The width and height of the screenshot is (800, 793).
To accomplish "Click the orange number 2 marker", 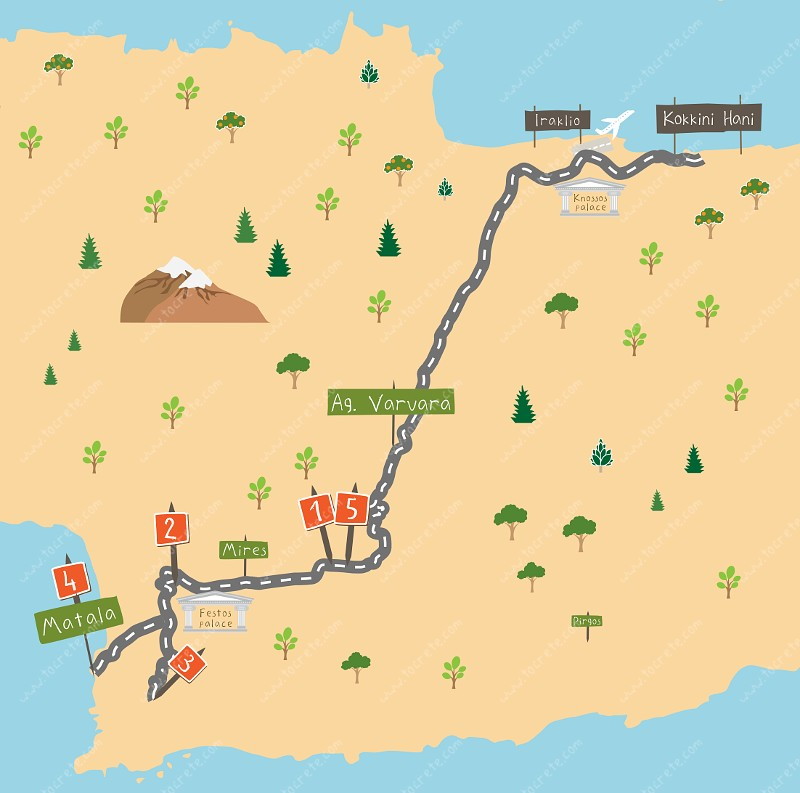I will coord(172,528).
